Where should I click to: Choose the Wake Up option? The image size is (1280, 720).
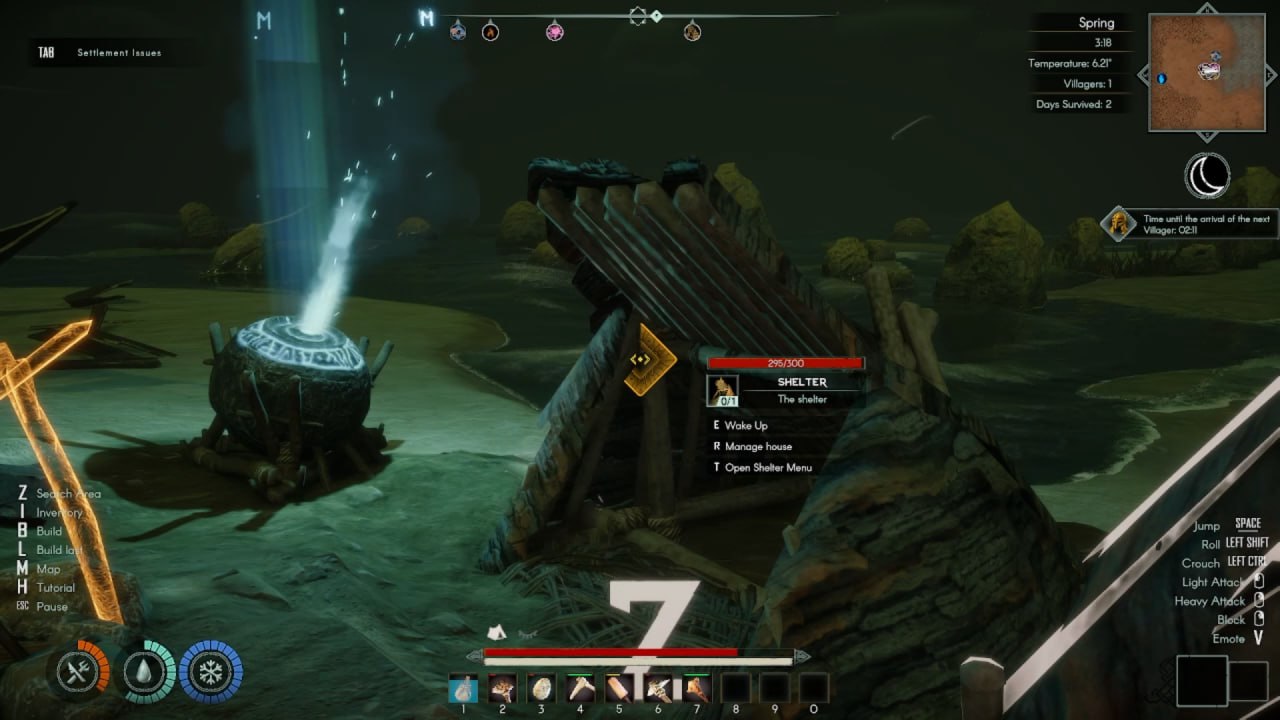point(746,426)
